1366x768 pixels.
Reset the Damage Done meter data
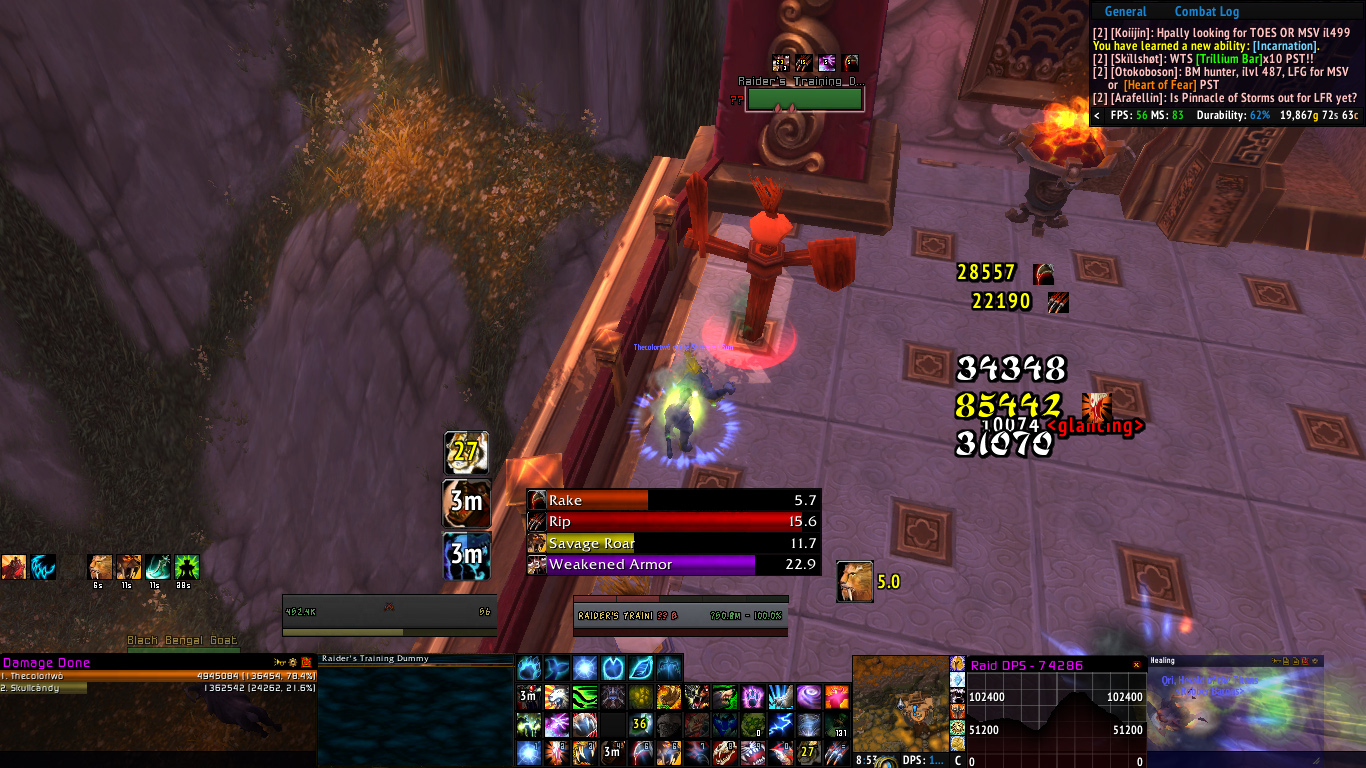[306, 662]
